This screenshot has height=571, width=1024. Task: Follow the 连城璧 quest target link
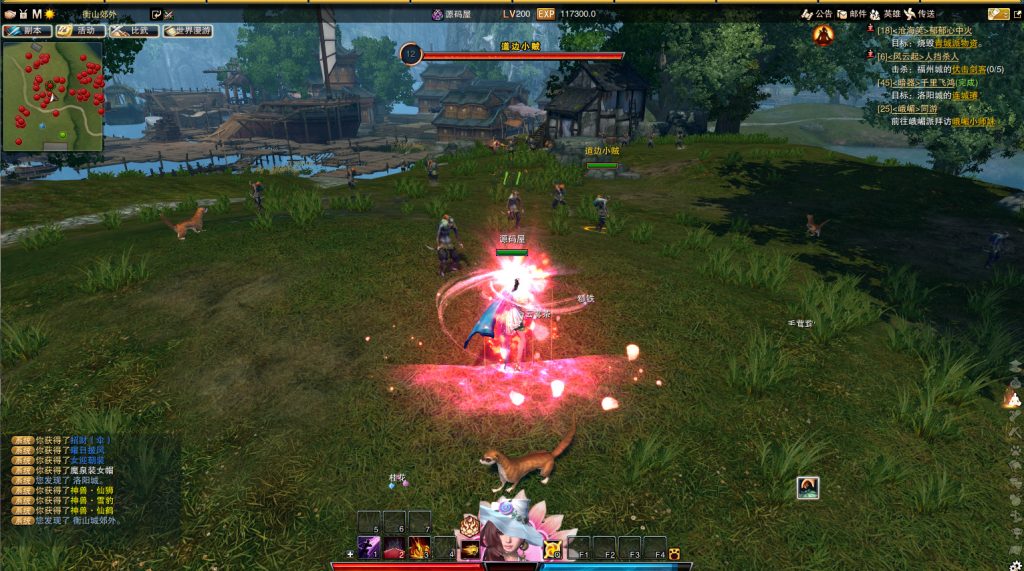point(965,96)
